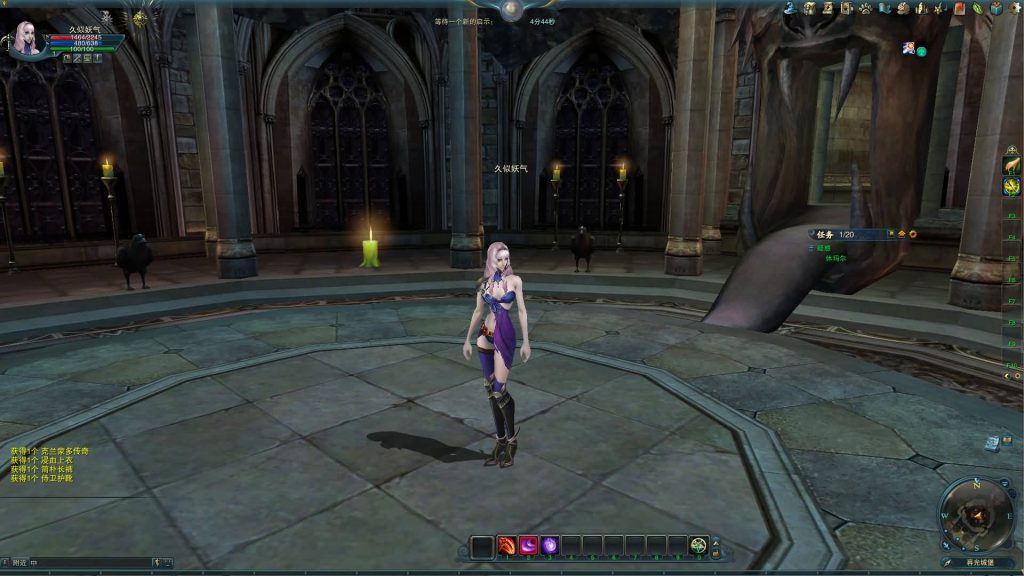Open the minimap
The width and height of the screenshot is (1024, 576).
[x=976, y=514]
